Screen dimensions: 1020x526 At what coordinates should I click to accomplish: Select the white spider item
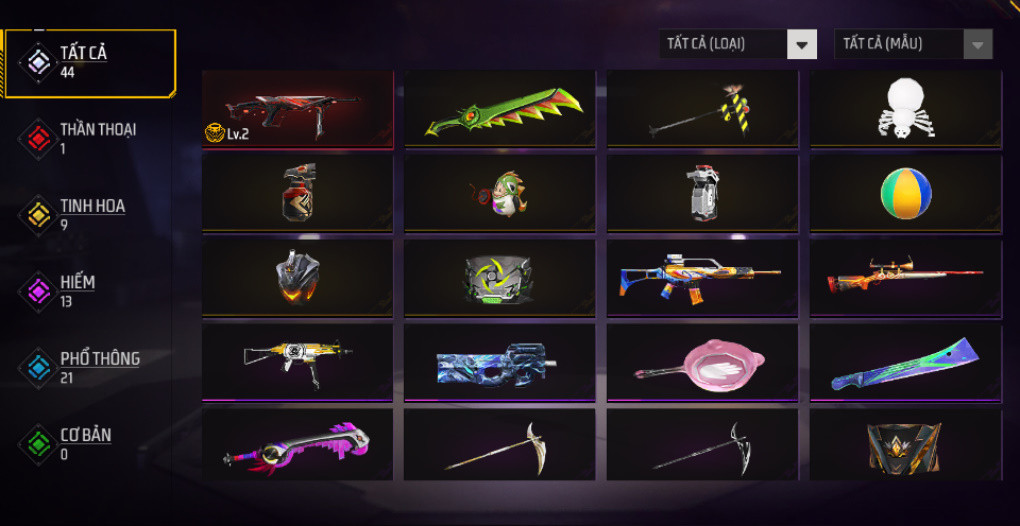[905, 109]
